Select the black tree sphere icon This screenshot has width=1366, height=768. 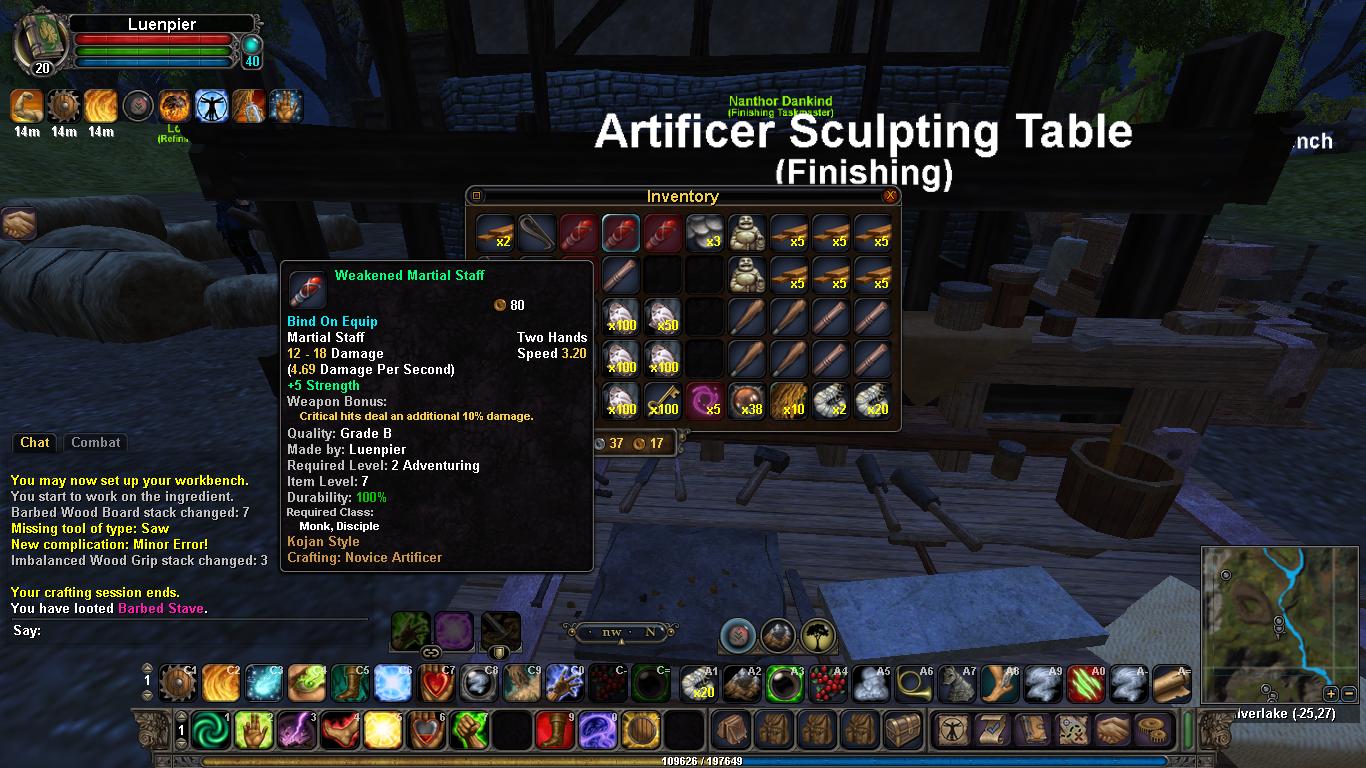(x=819, y=635)
